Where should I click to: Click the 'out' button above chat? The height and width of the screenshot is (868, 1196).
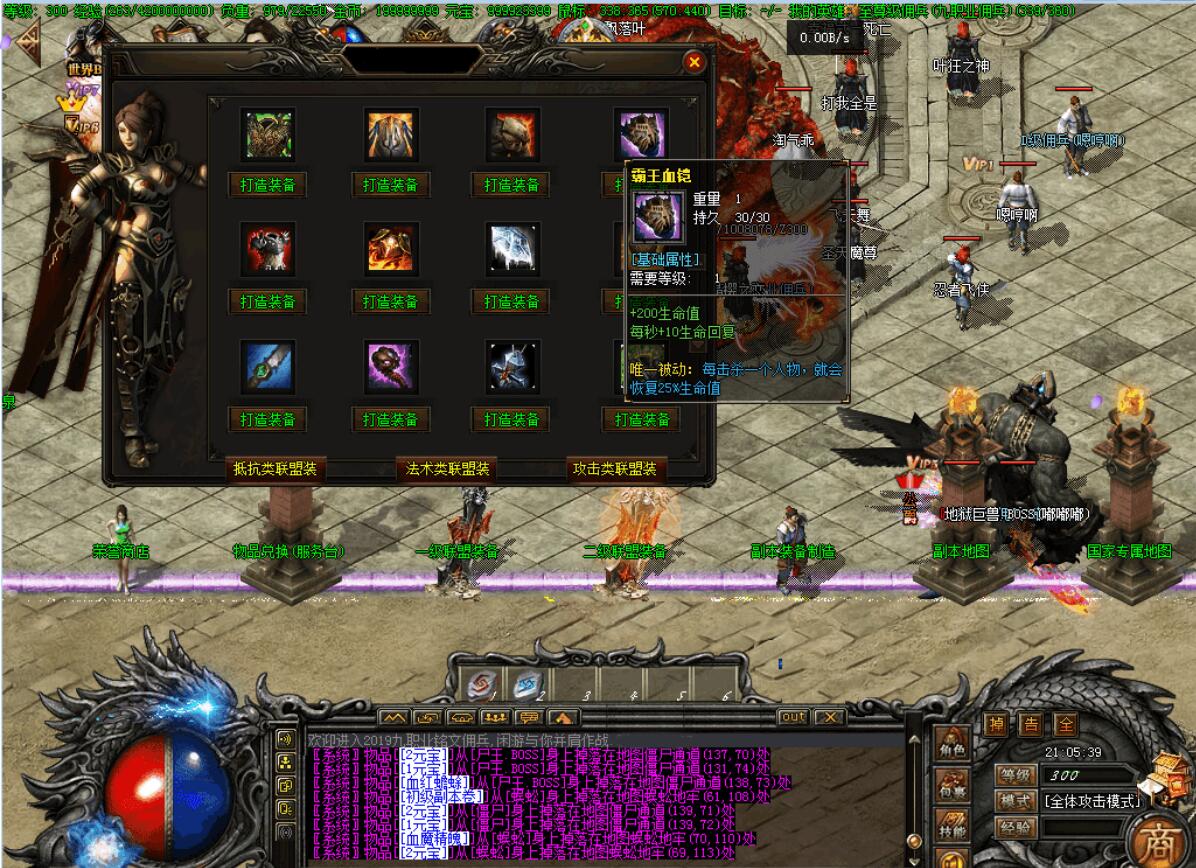(792, 717)
